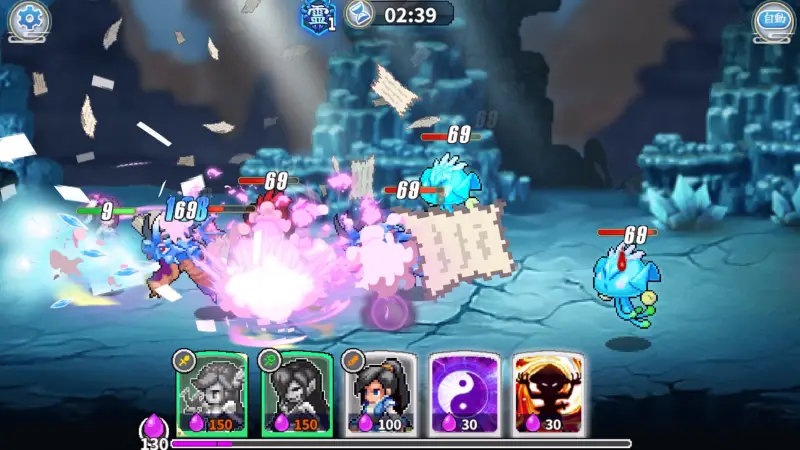Summon the ponytail girl costing 100
The width and height of the screenshot is (800, 450).
pyautogui.click(x=381, y=394)
